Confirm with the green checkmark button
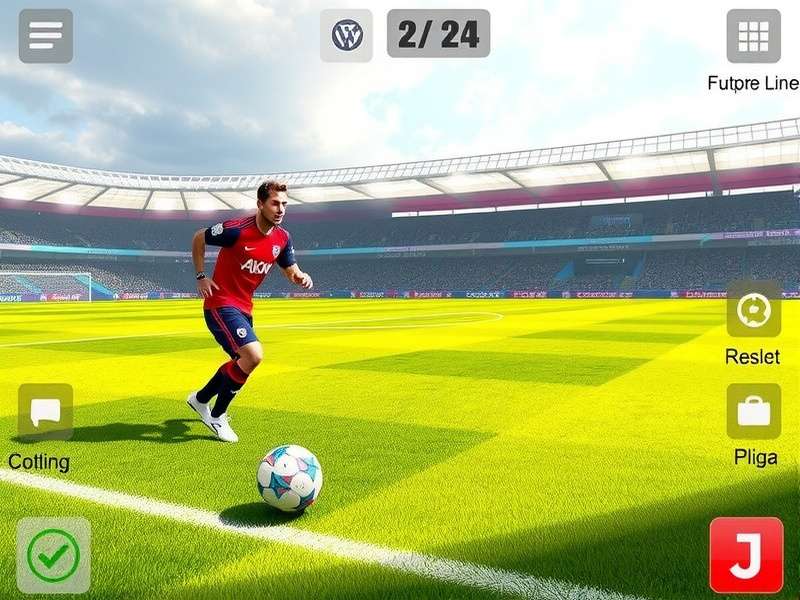 [53, 555]
